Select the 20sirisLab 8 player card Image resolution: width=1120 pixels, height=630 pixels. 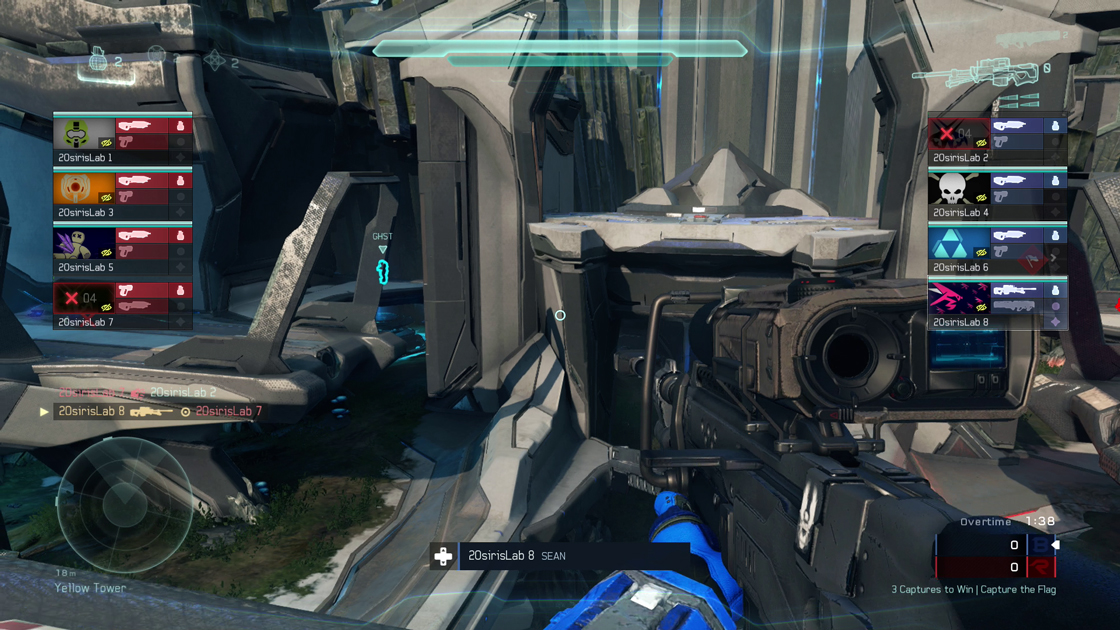pos(997,304)
